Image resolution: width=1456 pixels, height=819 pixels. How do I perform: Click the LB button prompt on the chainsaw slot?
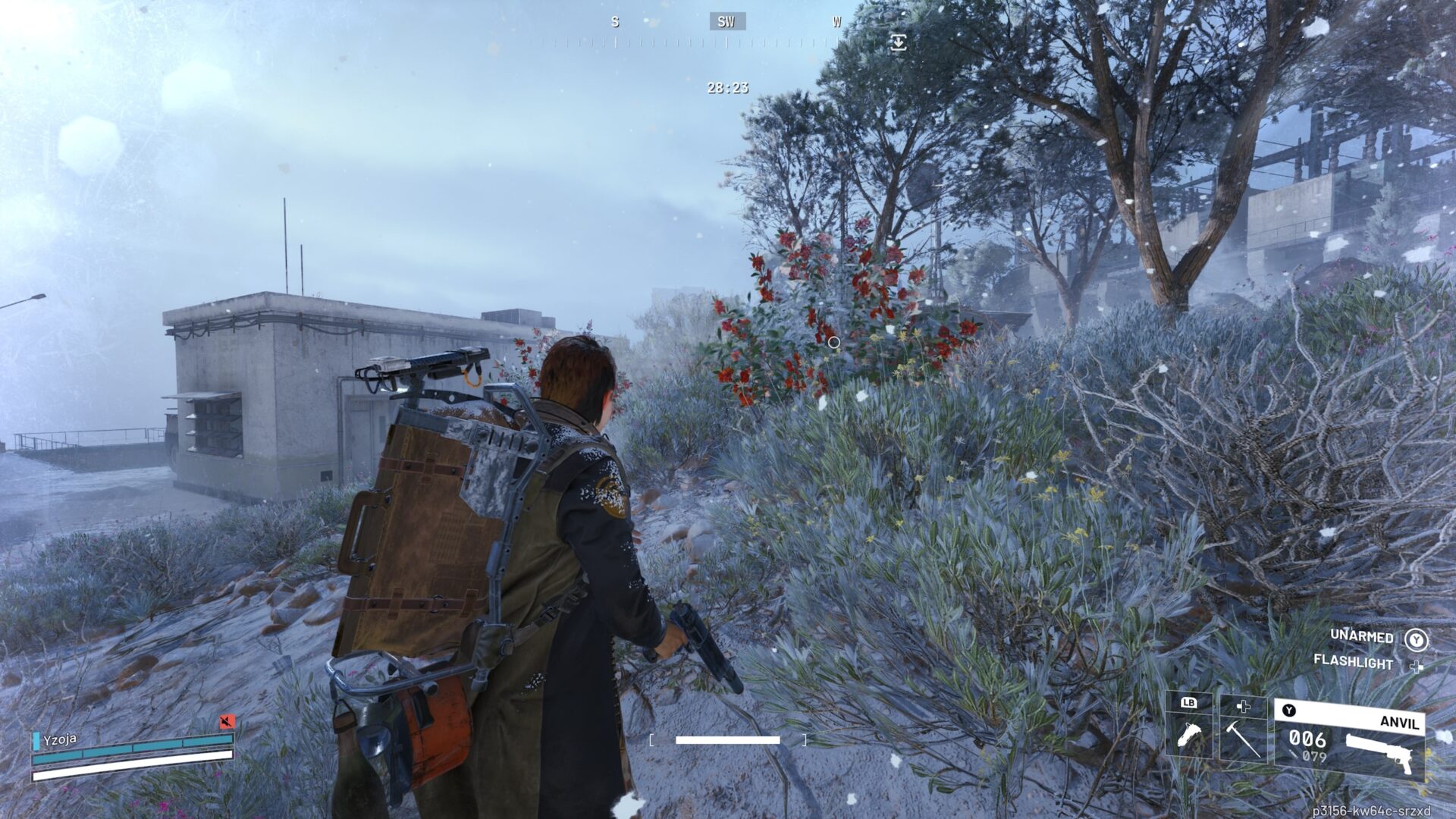click(x=1189, y=703)
